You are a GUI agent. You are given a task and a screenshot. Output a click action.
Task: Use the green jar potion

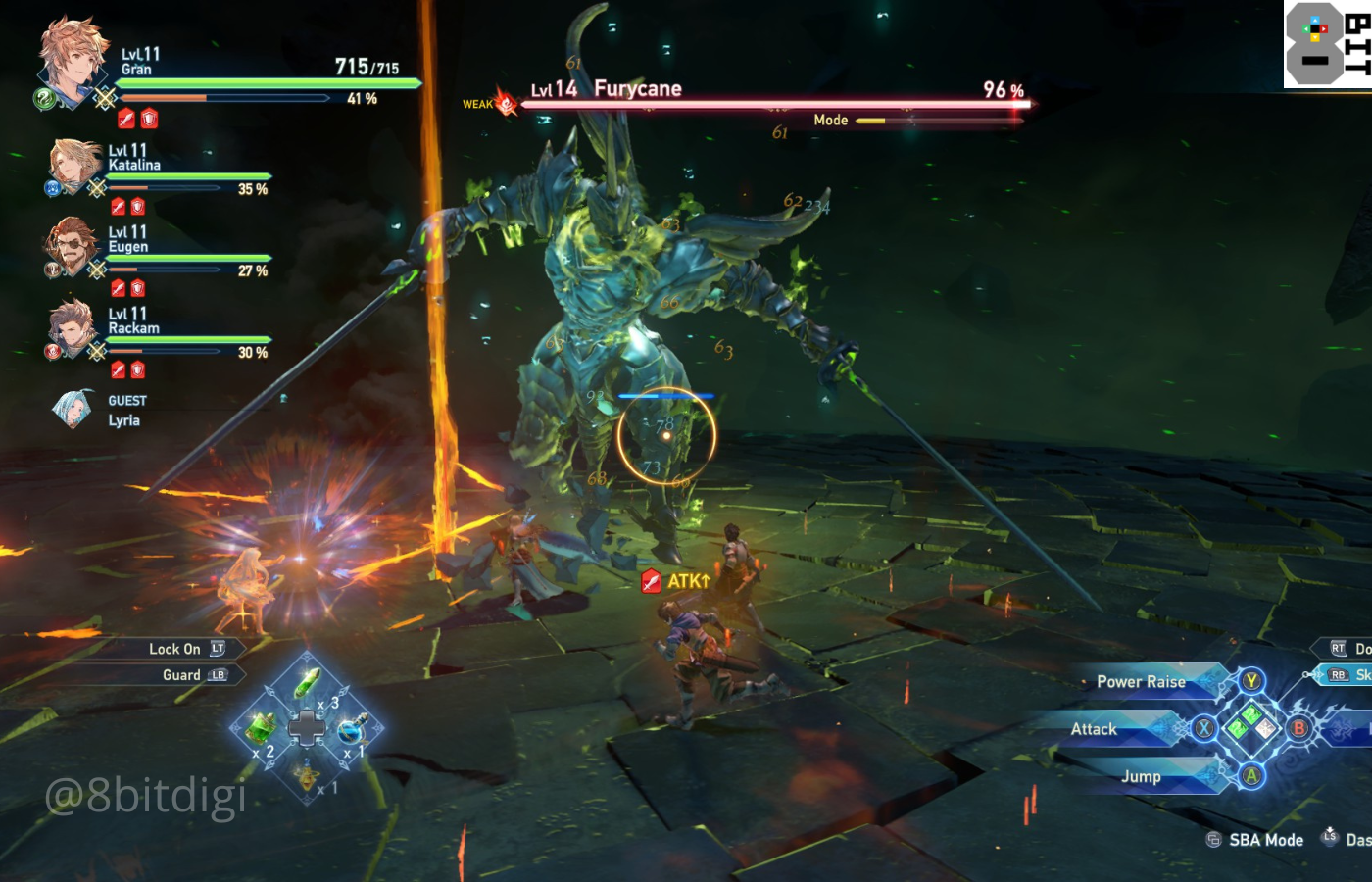click(x=260, y=728)
